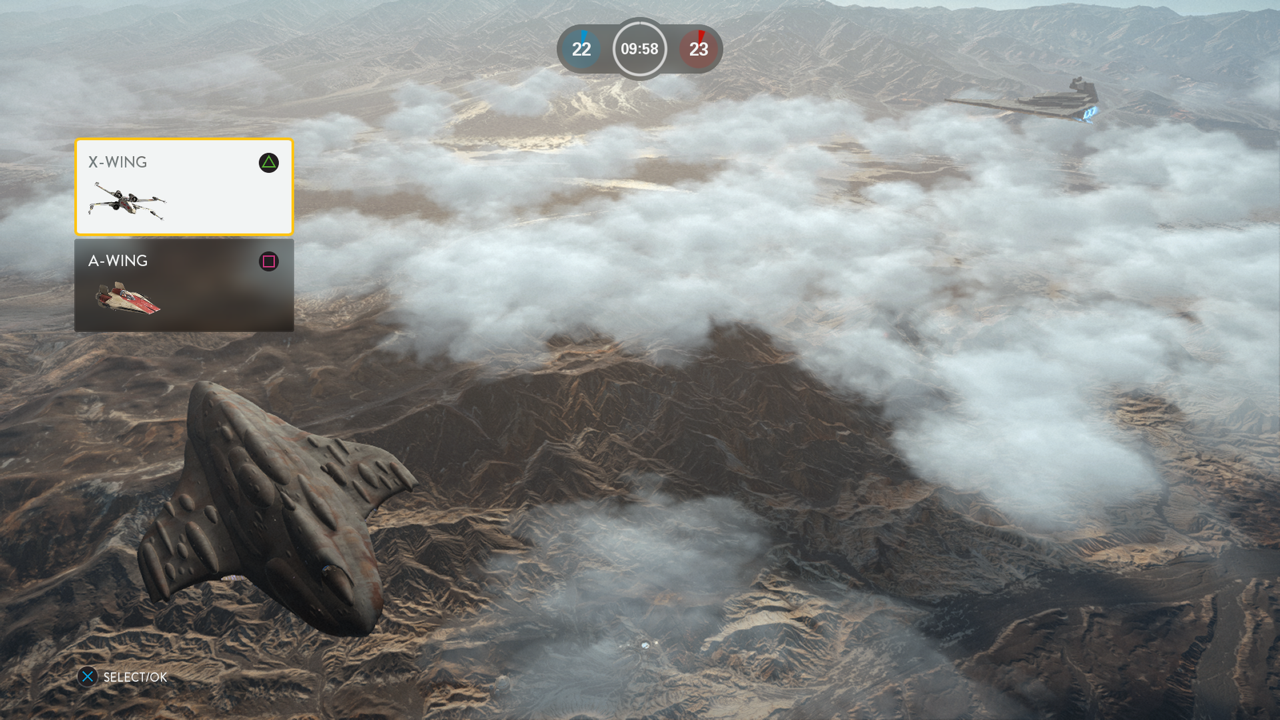Select the X-Wing starfighter card
This screenshot has width=1280, height=720.
click(x=184, y=187)
